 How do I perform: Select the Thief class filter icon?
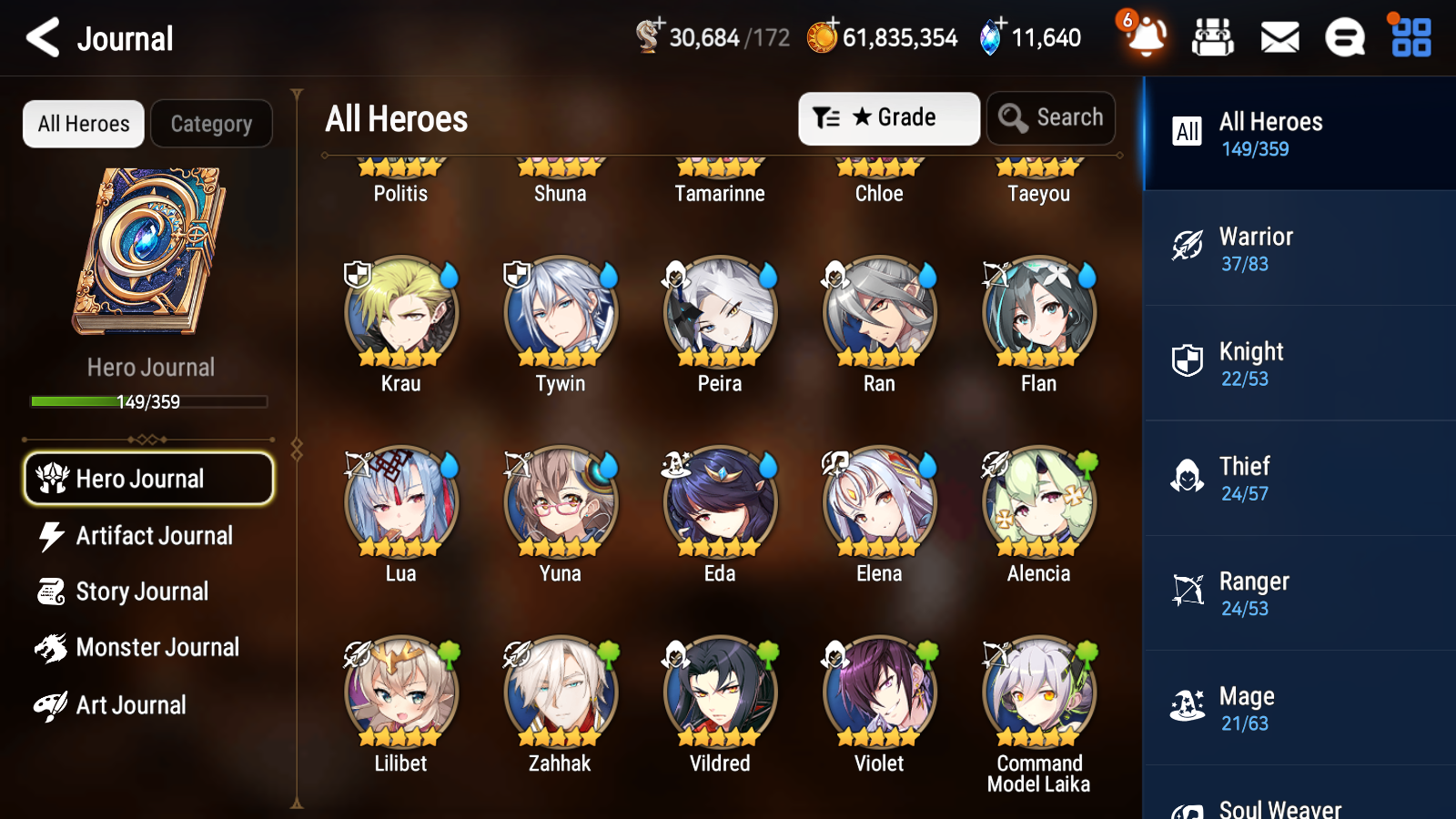coord(1185,477)
